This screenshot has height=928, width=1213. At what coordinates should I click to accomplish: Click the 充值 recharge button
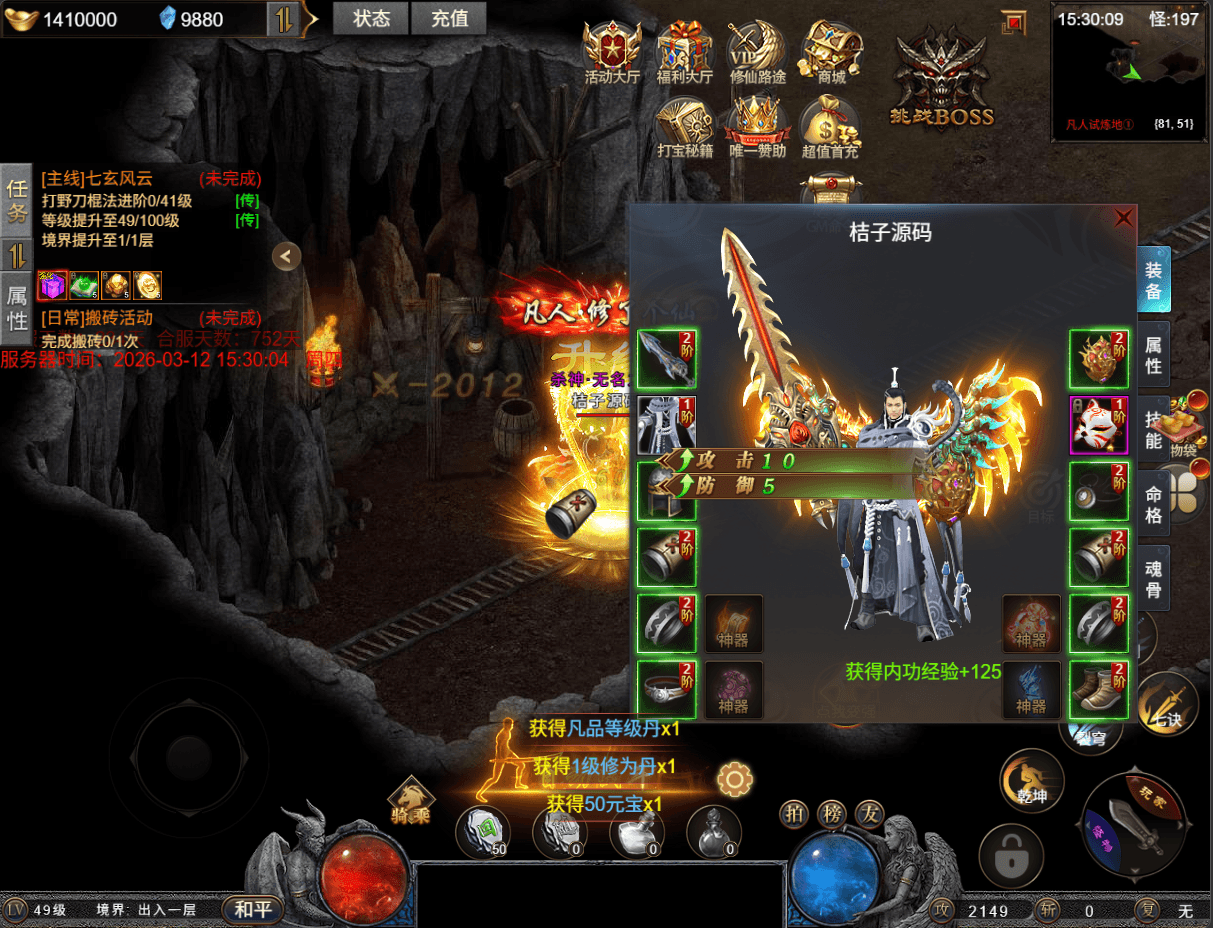point(449,18)
